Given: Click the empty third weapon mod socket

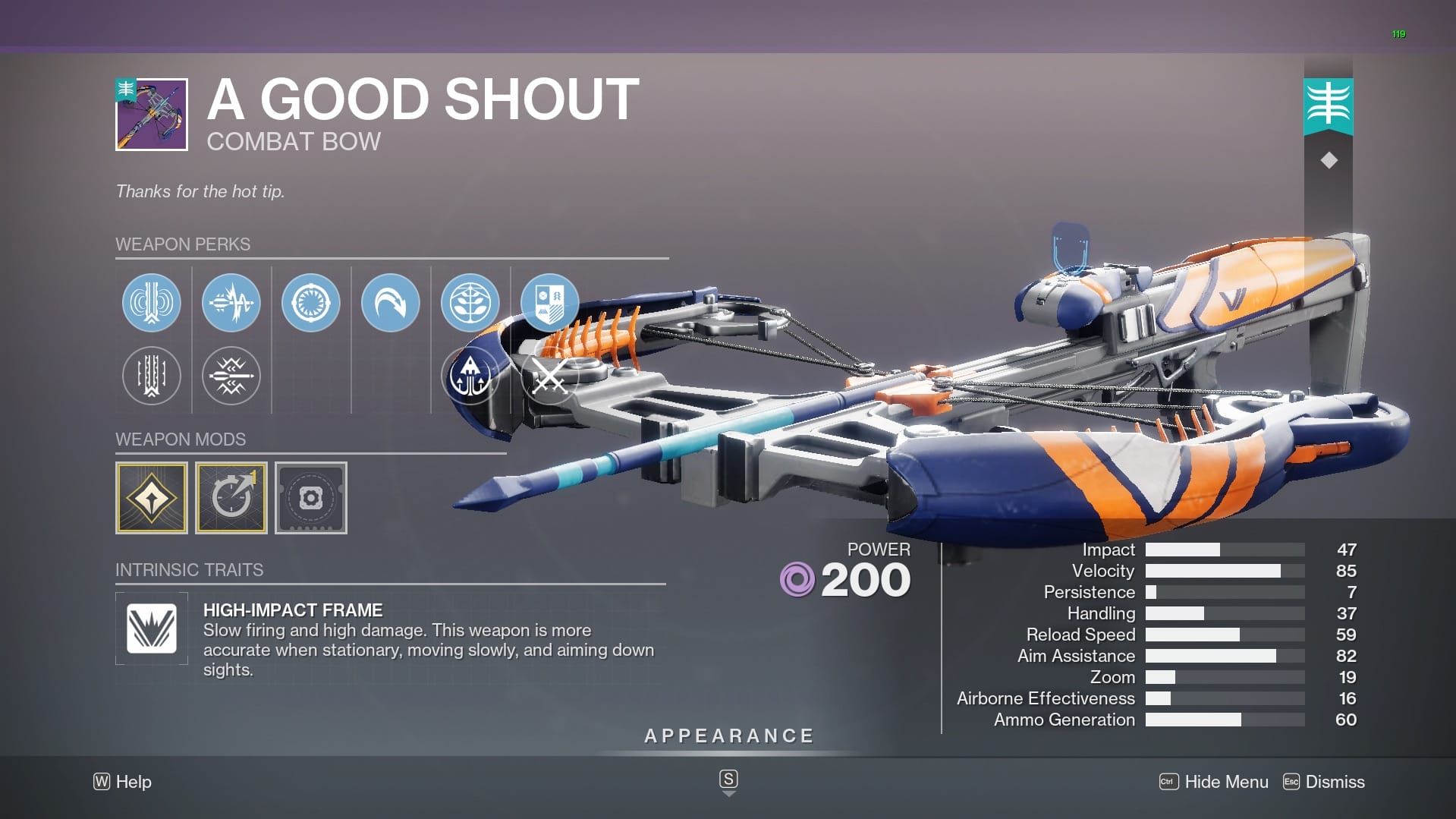Looking at the screenshot, I should [x=311, y=498].
